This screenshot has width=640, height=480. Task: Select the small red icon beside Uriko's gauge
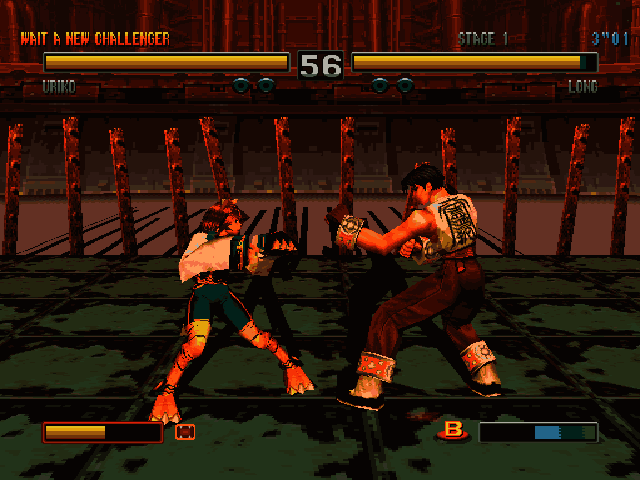184,432
